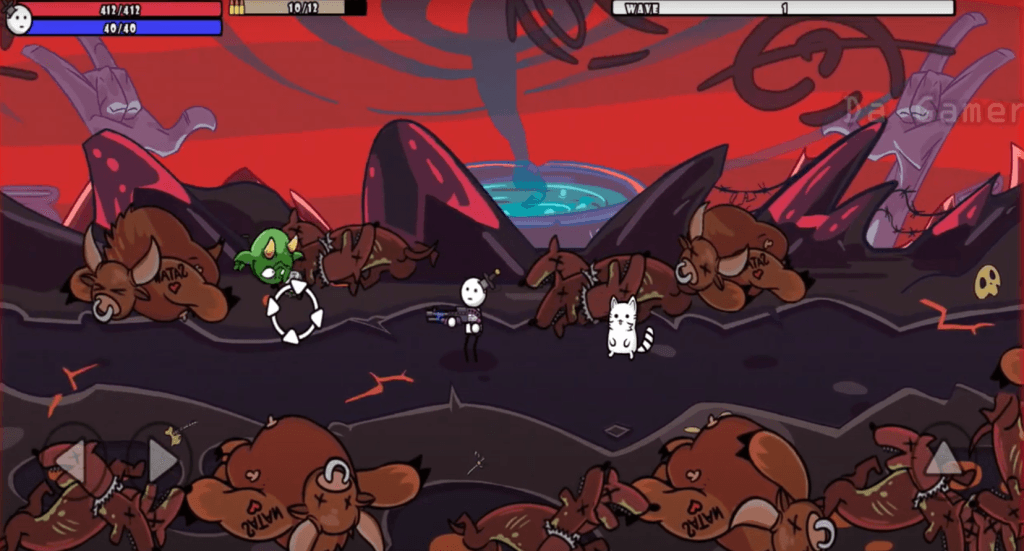Tap the left arrow movement button
The height and width of the screenshot is (551, 1024).
coord(71,460)
